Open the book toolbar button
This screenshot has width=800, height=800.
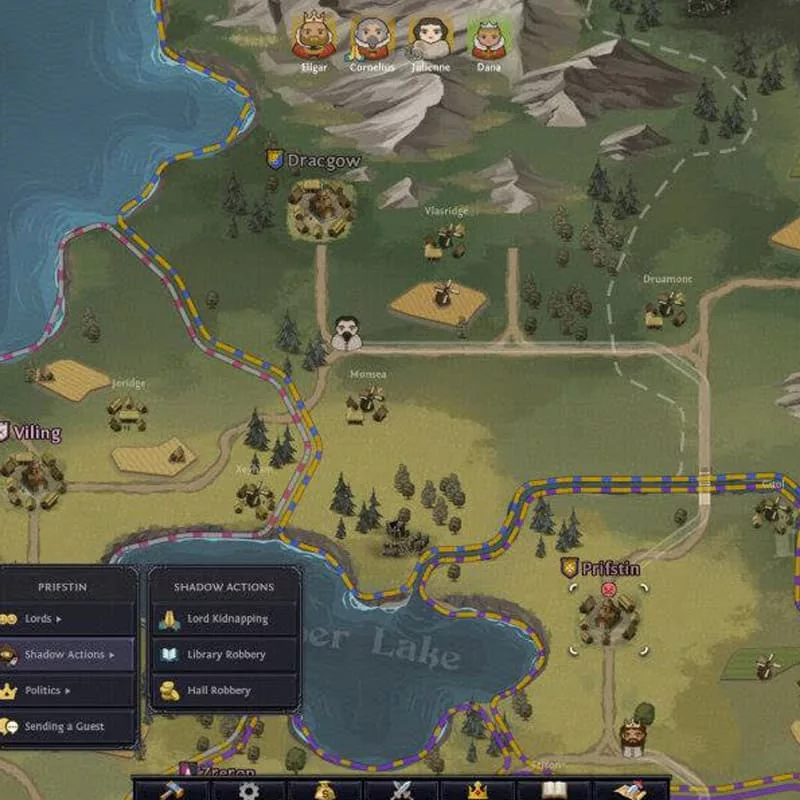tap(554, 790)
